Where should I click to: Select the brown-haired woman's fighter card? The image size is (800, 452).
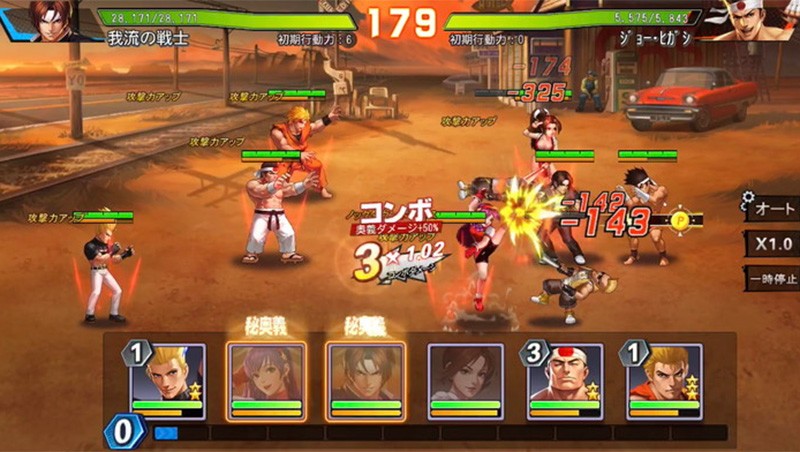pos(465,381)
